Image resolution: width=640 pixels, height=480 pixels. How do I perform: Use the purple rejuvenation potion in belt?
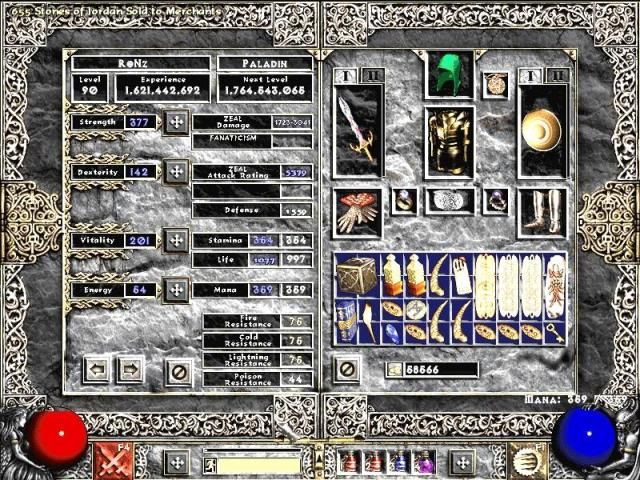[424, 462]
